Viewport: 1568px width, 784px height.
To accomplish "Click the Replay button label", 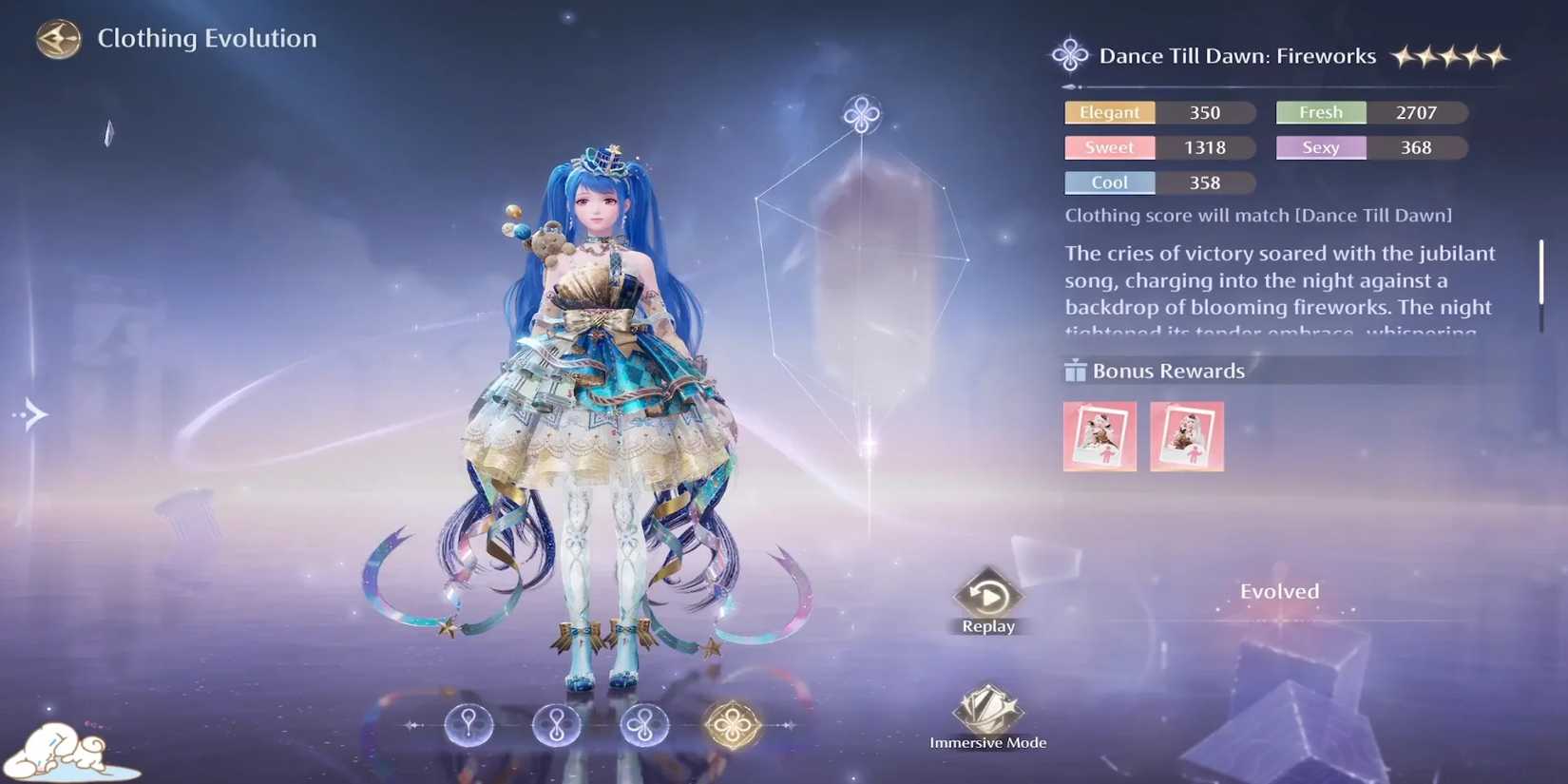I will (988, 625).
